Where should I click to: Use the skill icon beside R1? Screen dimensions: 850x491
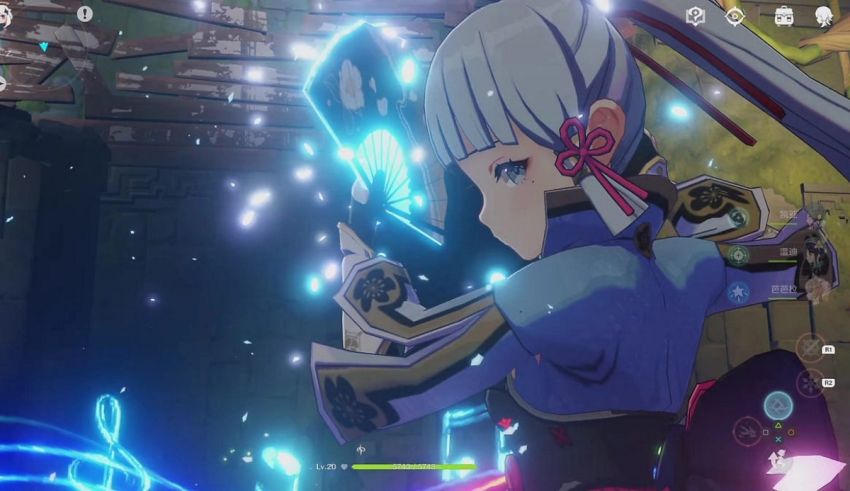pos(809,347)
